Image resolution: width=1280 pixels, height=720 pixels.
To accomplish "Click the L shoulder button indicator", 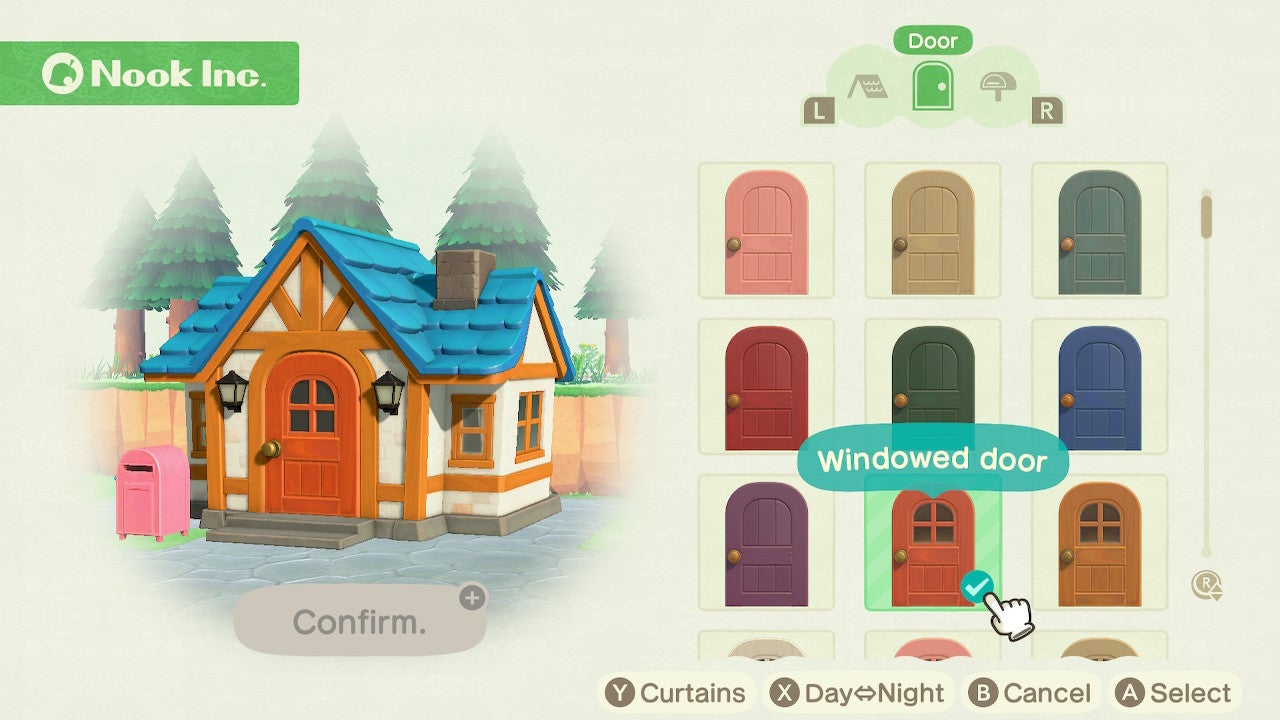I will coord(820,110).
